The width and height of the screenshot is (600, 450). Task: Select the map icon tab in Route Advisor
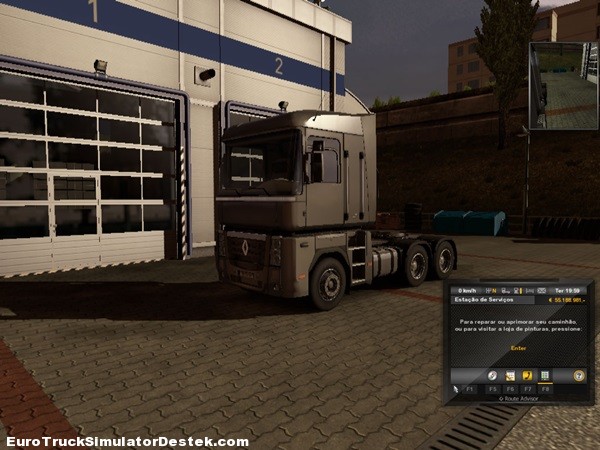click(510, 375)
